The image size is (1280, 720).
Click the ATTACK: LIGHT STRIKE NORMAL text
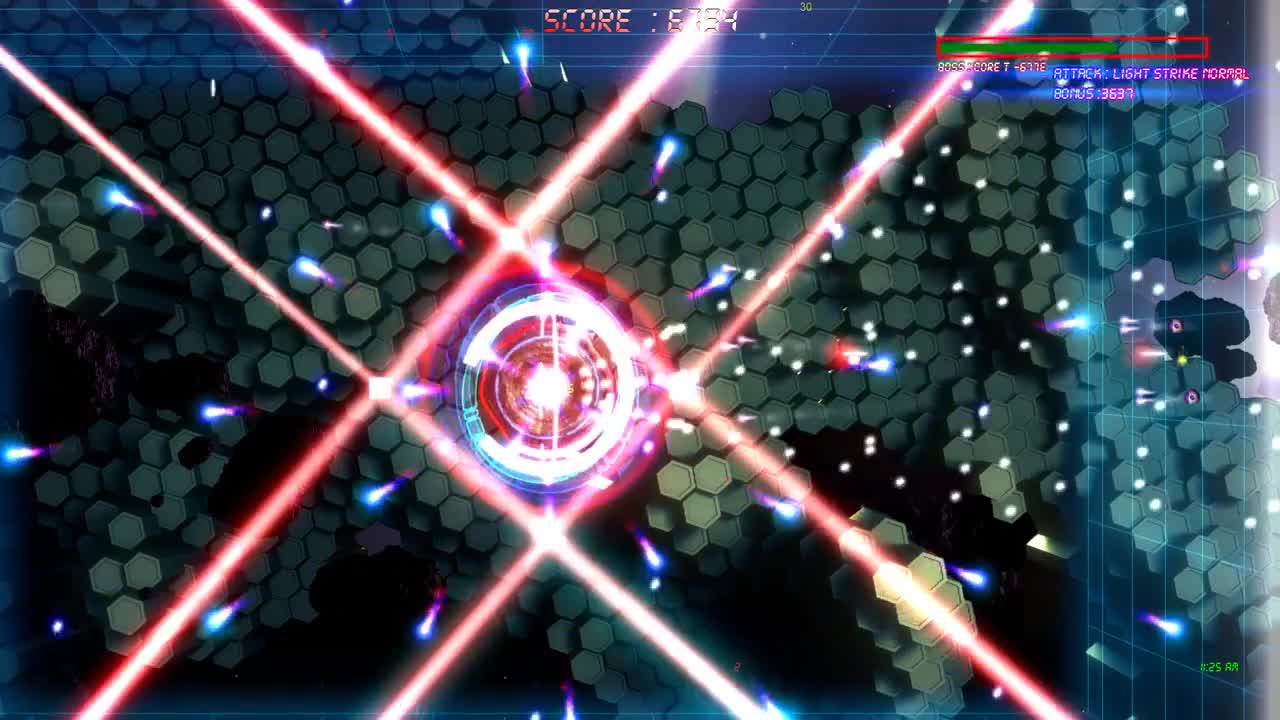1150,73
